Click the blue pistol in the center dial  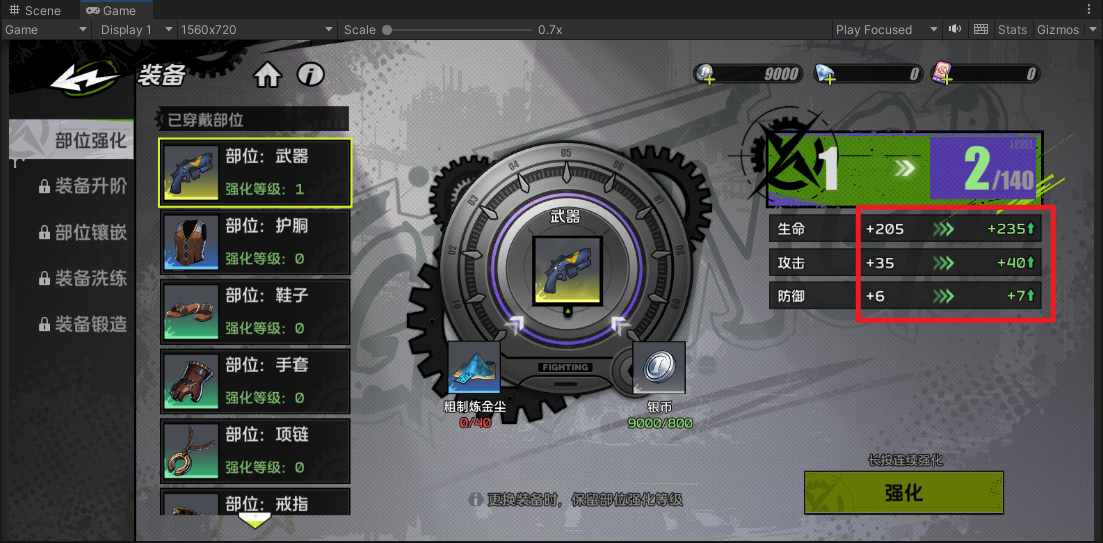(567, 270)
